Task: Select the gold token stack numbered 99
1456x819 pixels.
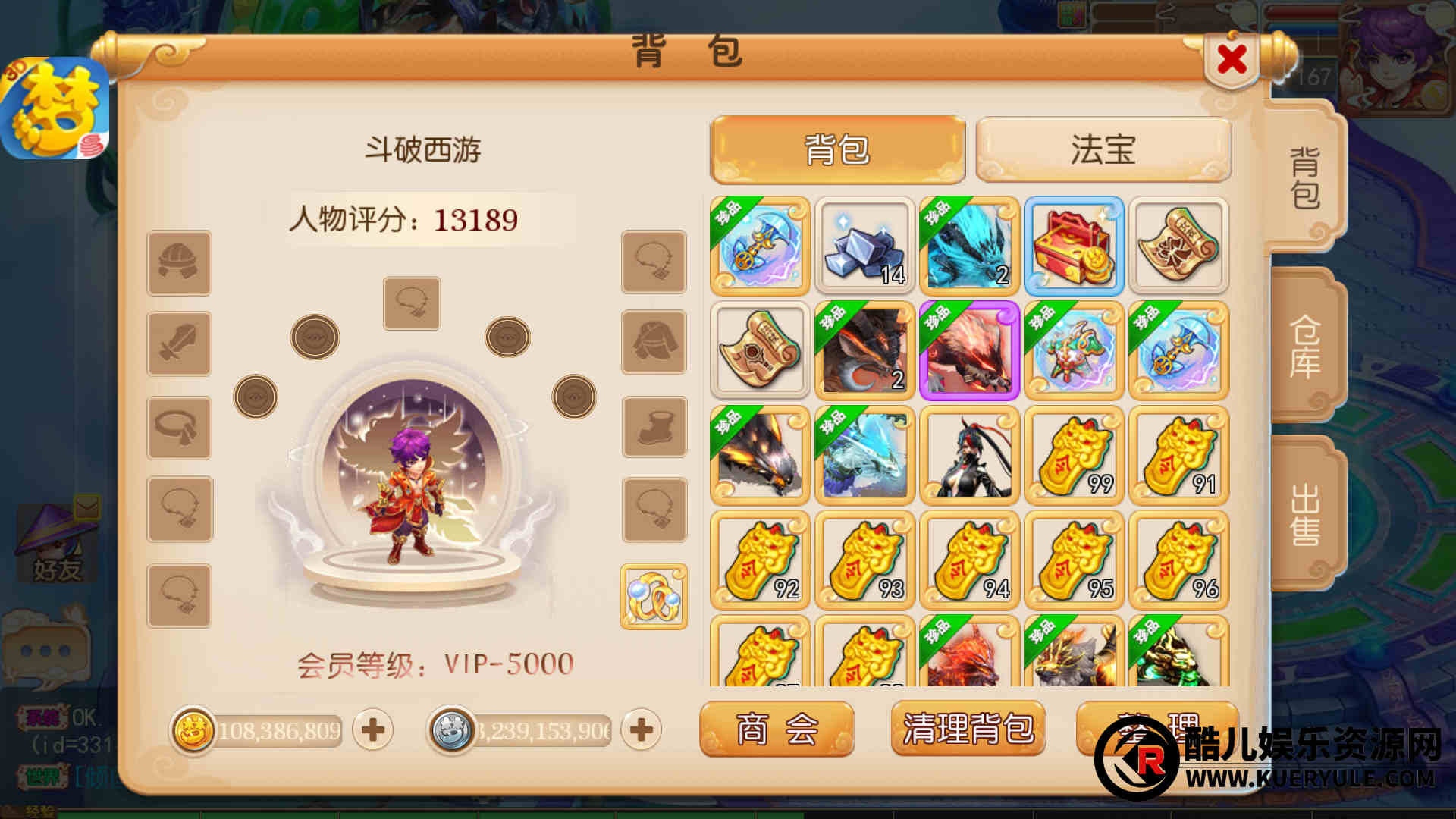Action: [1074, 456]
